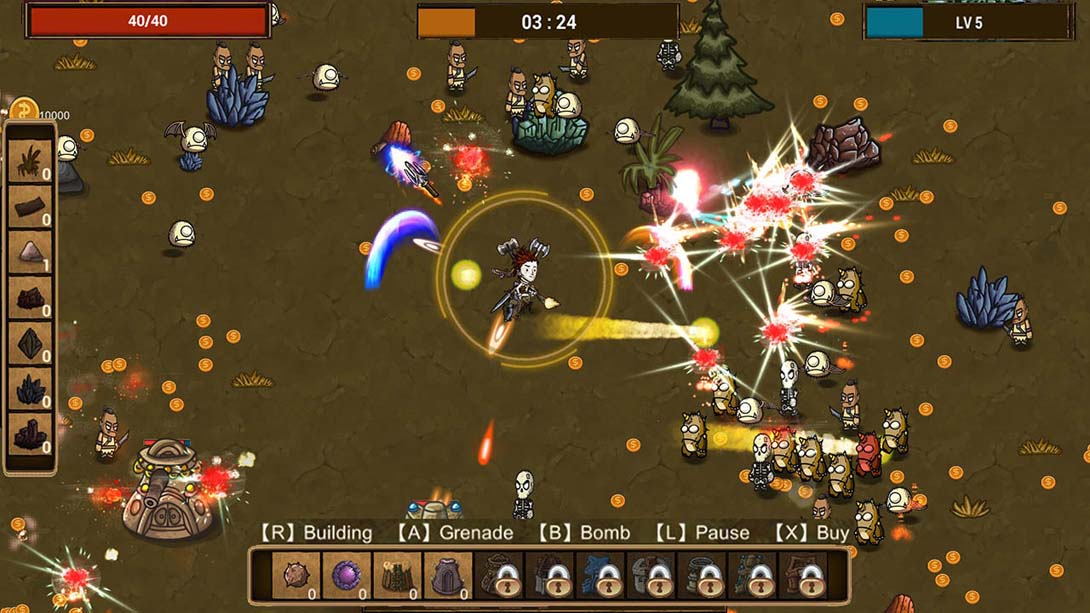Click the locked blue building slot
Viewport: 1090px width, 613px height.
(604, 576)
